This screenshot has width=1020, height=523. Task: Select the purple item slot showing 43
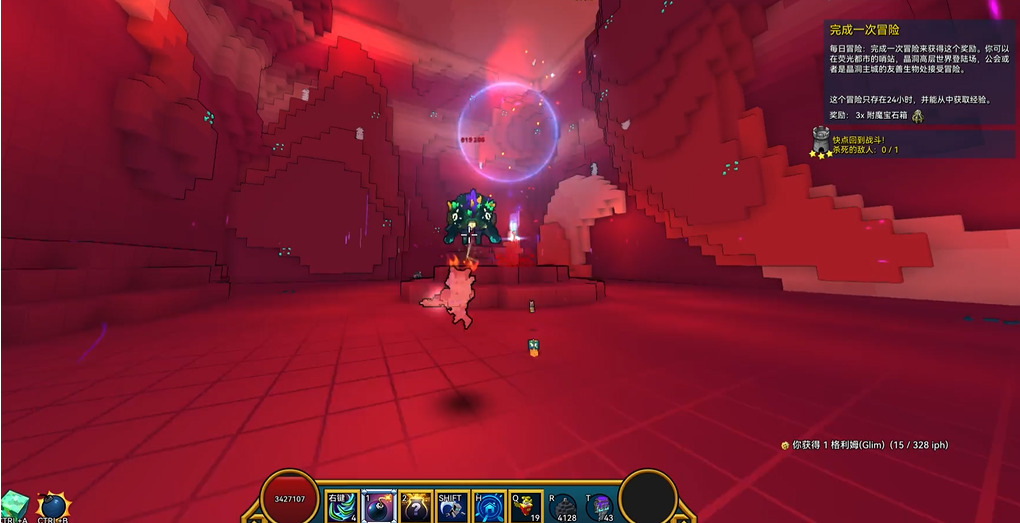click(x=600, y=507)
